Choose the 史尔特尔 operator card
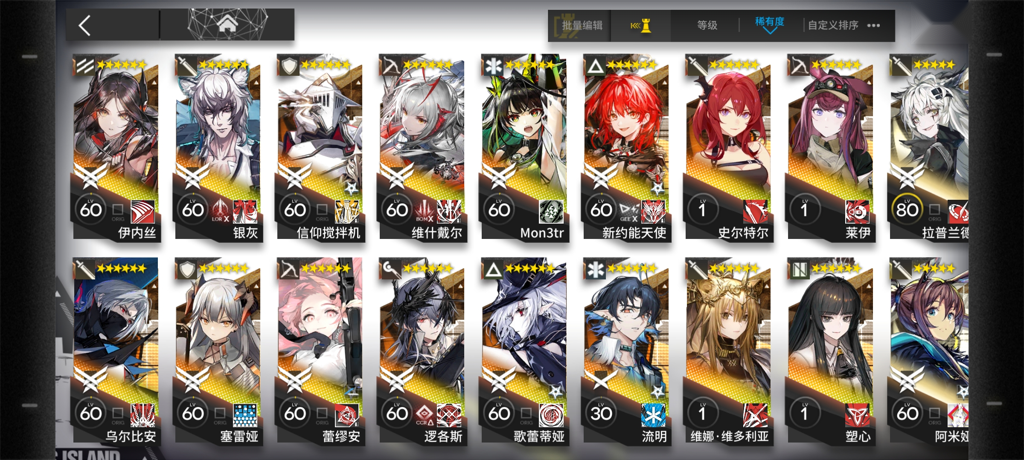Screen dimensions: 1024x460 (x=728, y=140)
